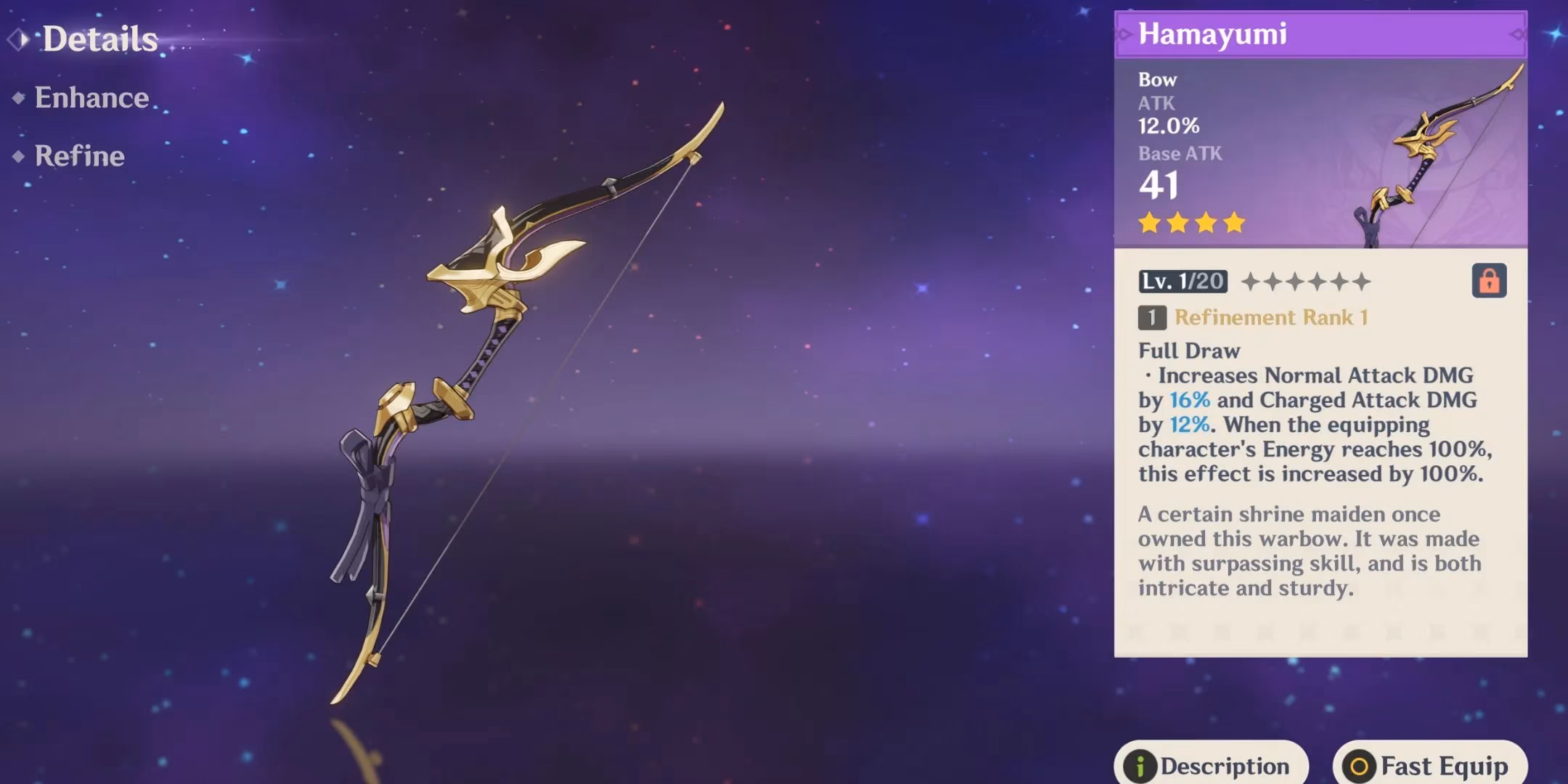Toggle the weapon lock icon
Screen dimensions: 1568x784
1490,281
